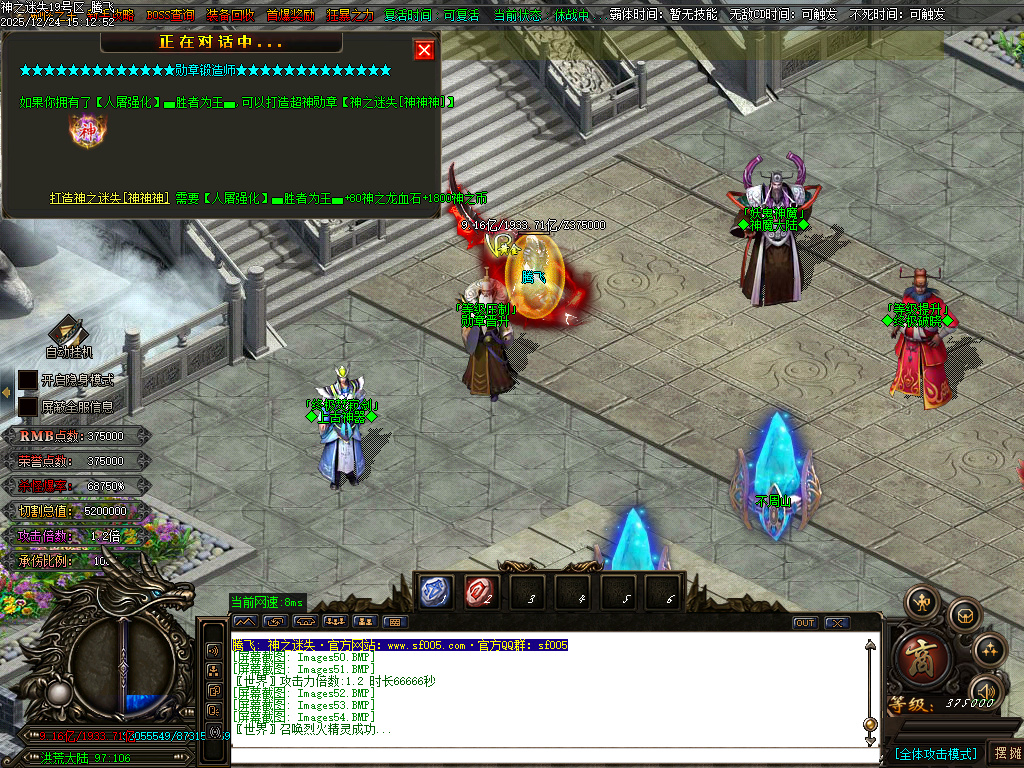Open the 摆摊 stall button

click(1006, 753)
